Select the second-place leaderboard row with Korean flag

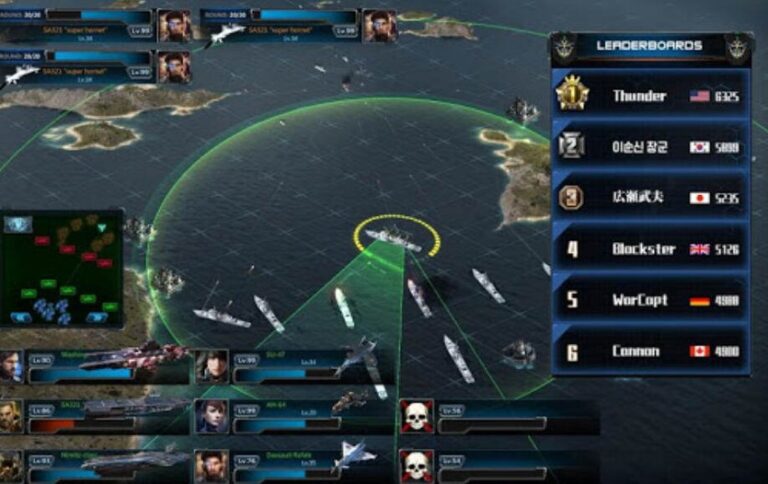tap(650, 146)
